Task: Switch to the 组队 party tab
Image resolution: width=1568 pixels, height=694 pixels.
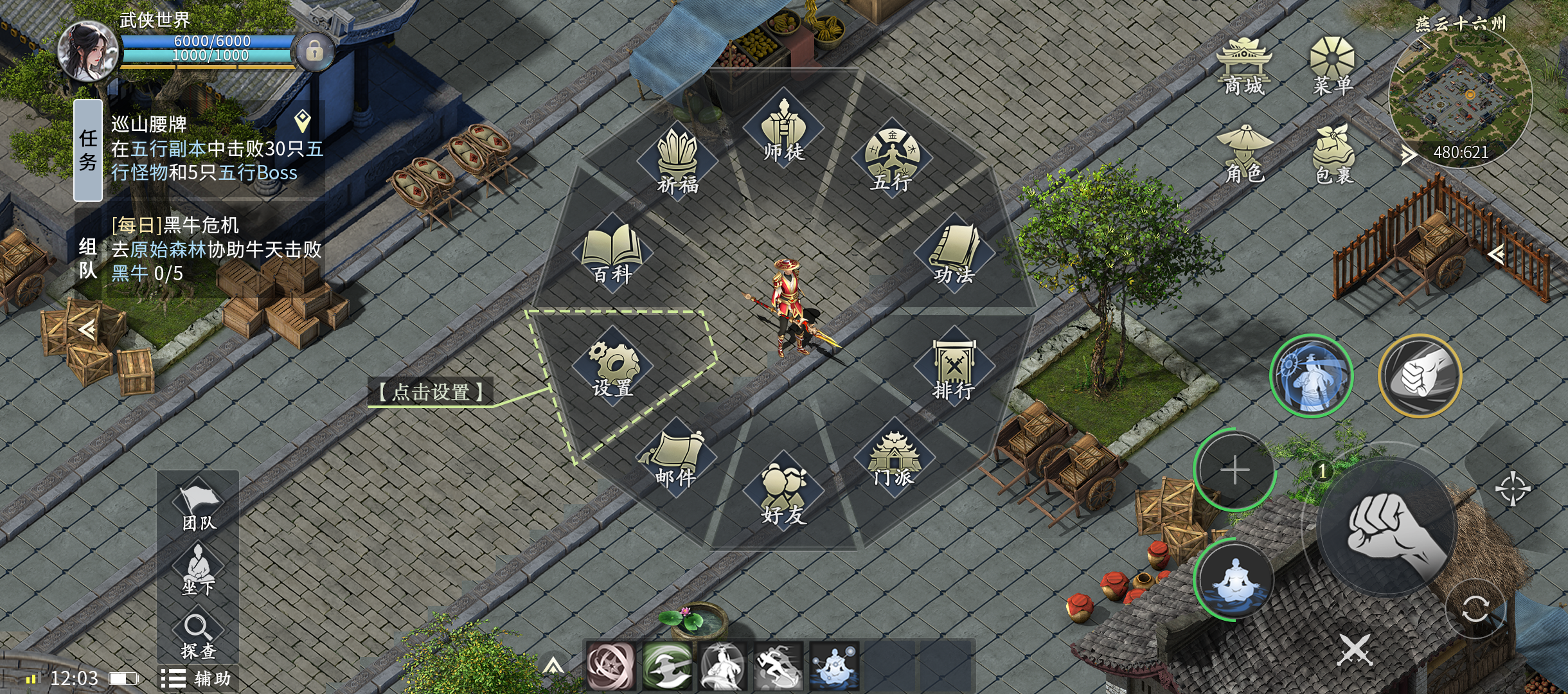Action: [x=88, y=257]
